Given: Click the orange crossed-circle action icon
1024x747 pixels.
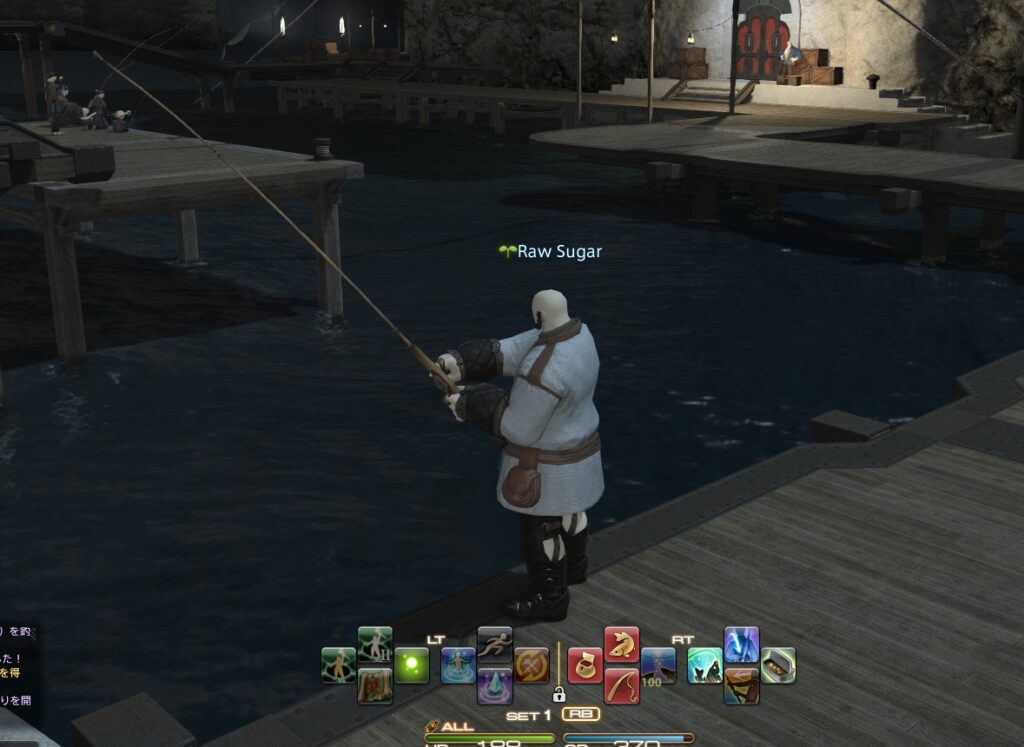Looking at the screenshot, I should coord(531,665).
